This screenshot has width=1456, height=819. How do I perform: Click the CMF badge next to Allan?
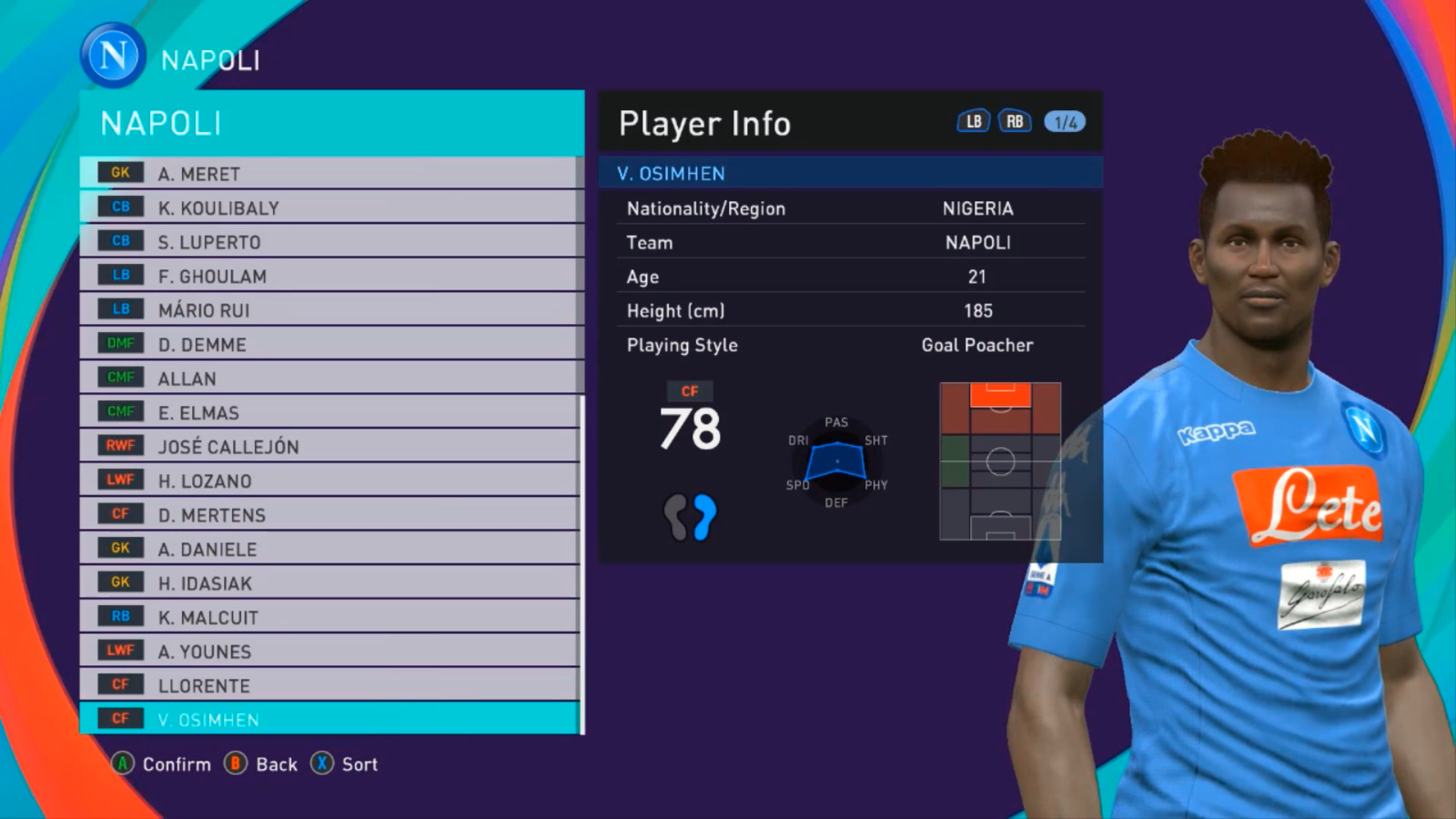point(119,378)
